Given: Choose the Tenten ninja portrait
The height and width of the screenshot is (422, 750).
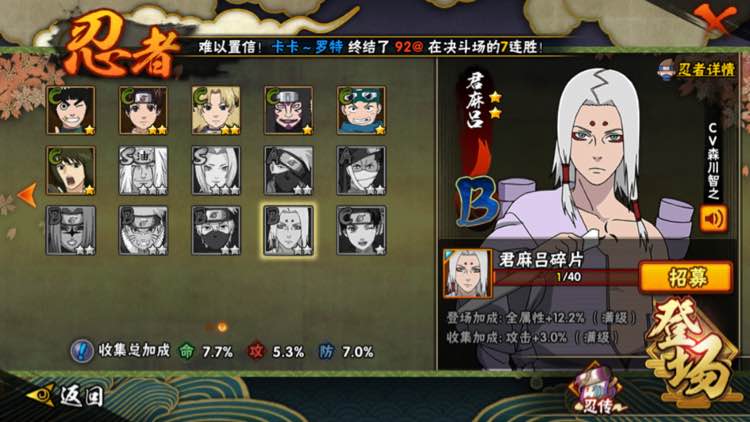Looking at the screenshot, I should (143, 111).
